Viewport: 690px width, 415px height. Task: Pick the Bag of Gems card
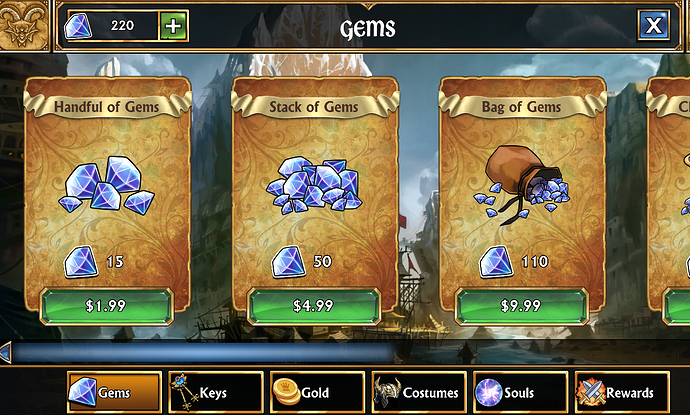point(521,190)
